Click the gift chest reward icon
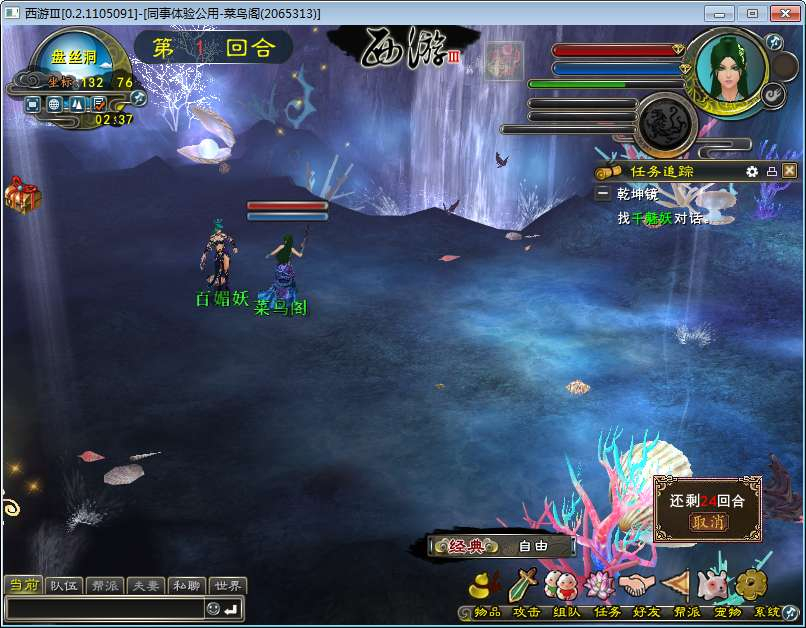This screenshot has width=806, height=628. click(22, 195)
